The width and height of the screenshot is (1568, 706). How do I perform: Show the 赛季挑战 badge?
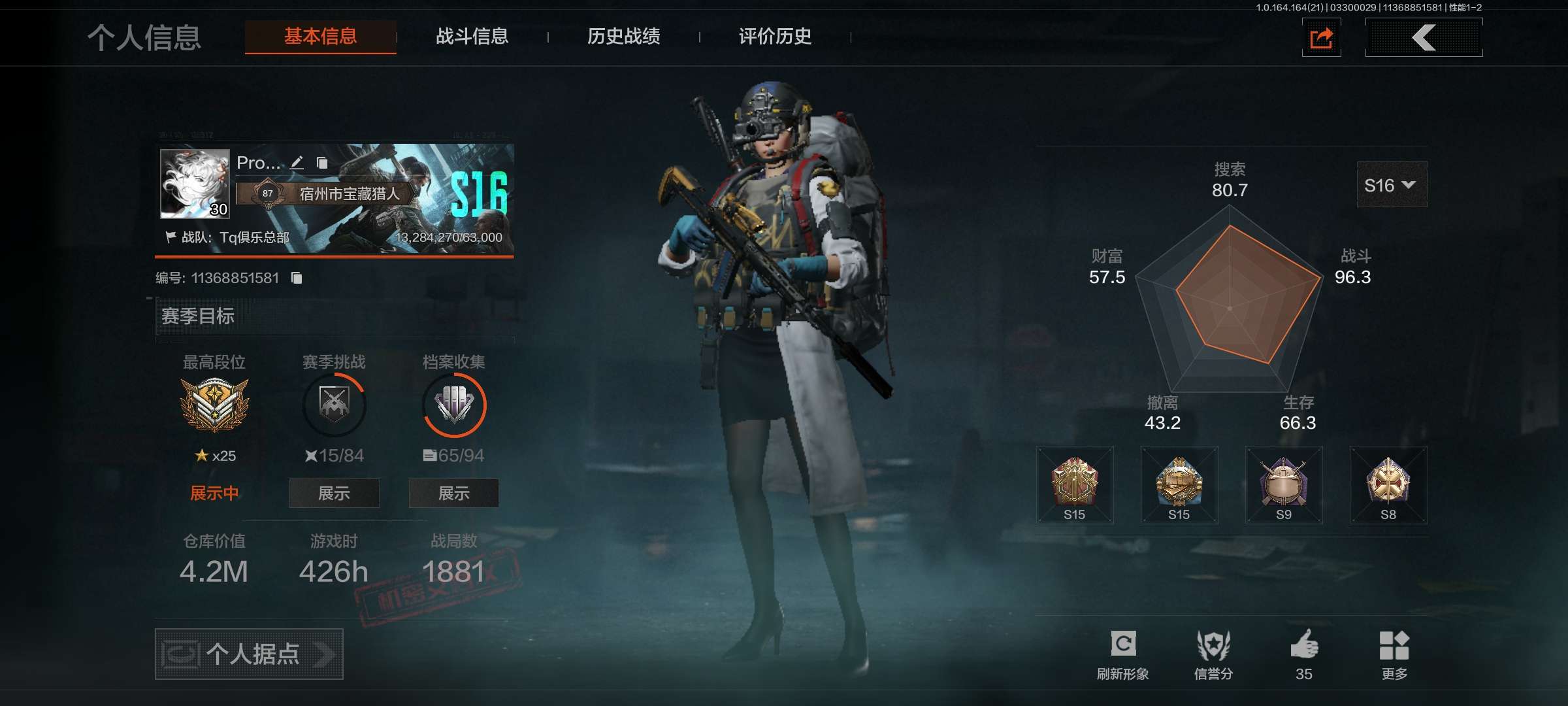coord(334,494)
